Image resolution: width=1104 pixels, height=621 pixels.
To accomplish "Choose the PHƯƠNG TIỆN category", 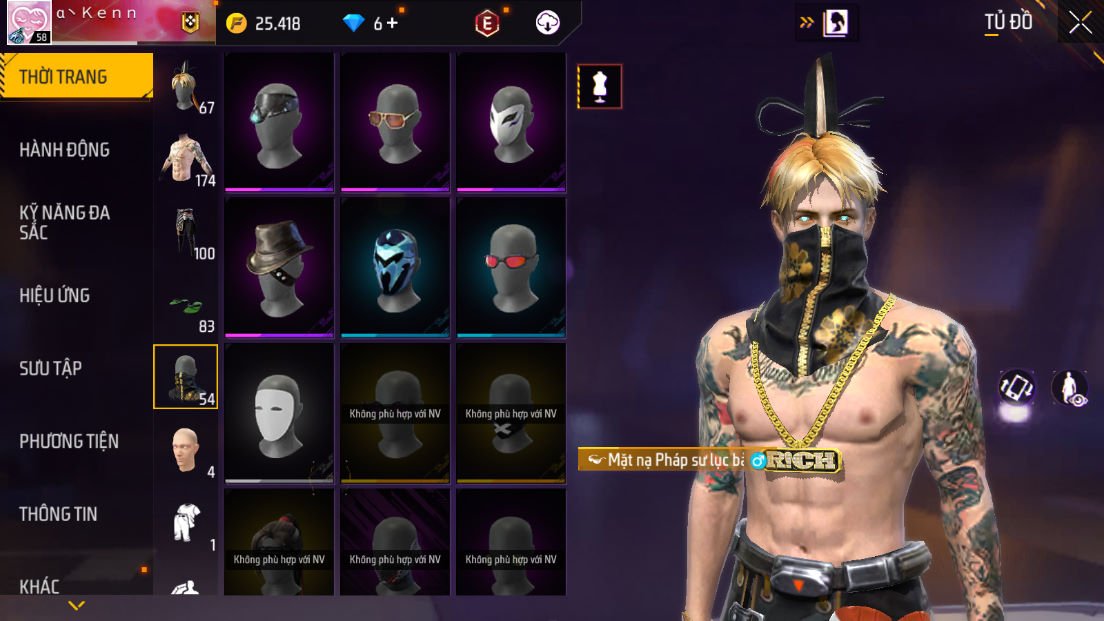I will 69,441.
